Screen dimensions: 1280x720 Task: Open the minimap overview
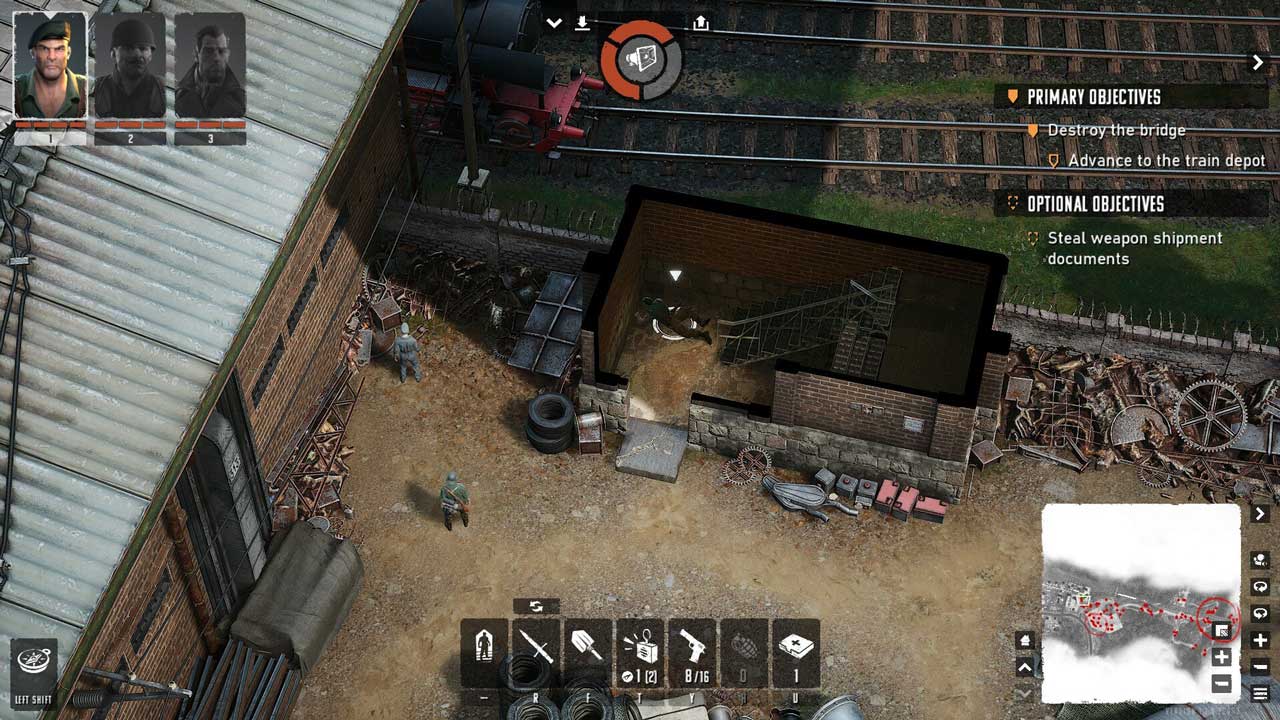1140,602
